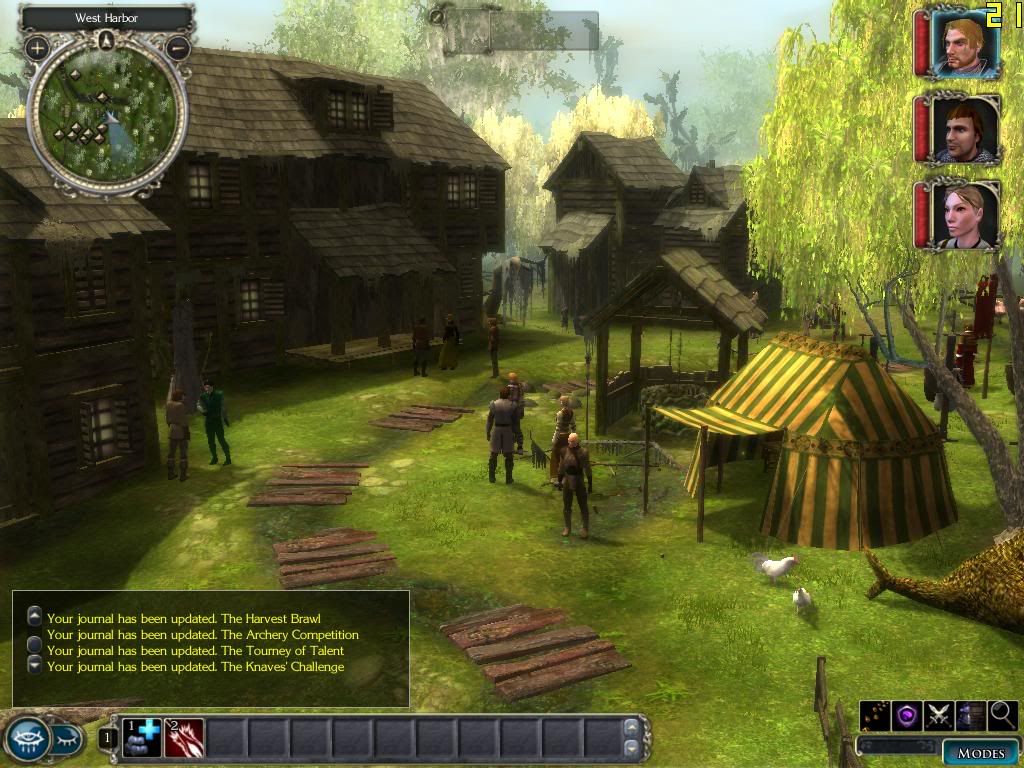The image size is (1024, 768).
Task: Click the scattered gold sparkles icon
Action: [874, 715]
